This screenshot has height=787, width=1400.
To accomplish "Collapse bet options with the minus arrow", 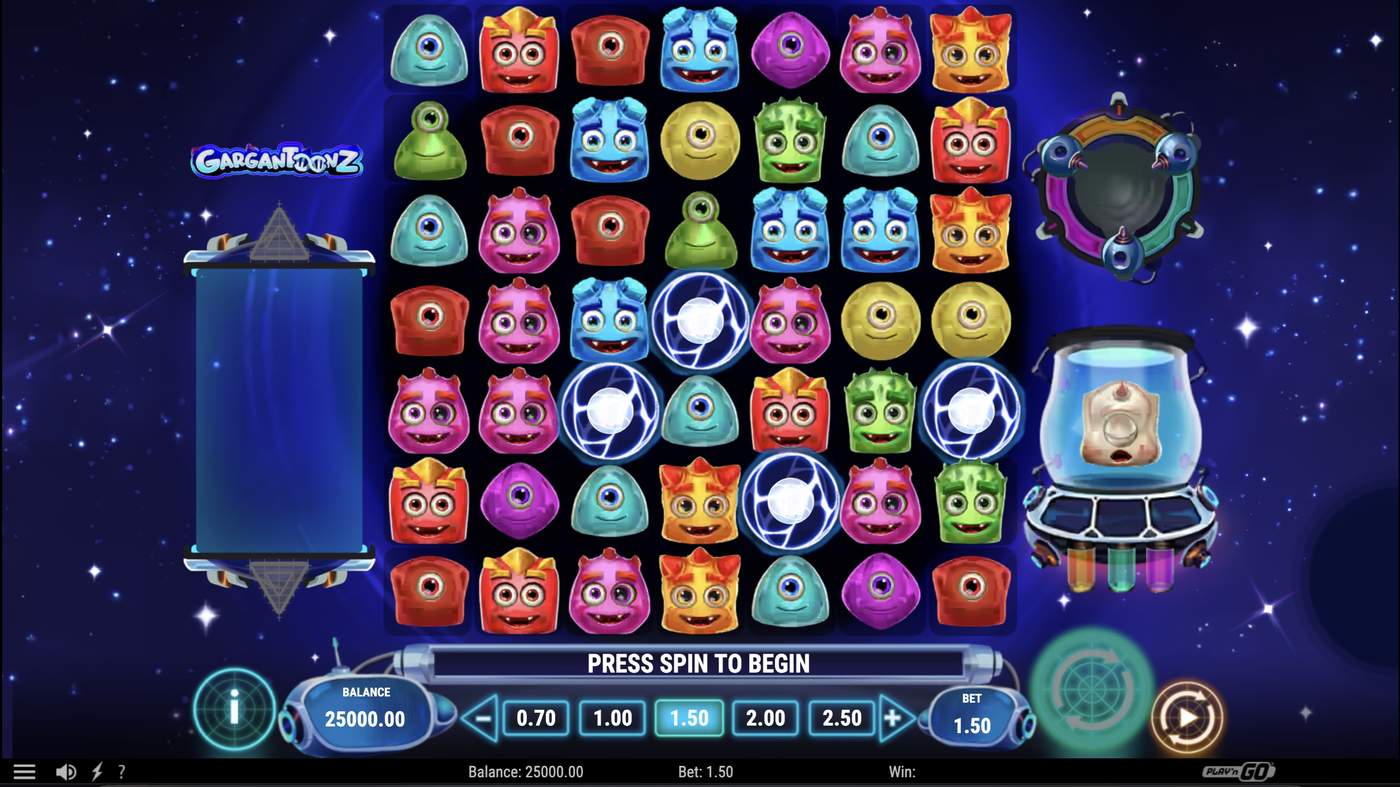I will click(x=481, y=717).
